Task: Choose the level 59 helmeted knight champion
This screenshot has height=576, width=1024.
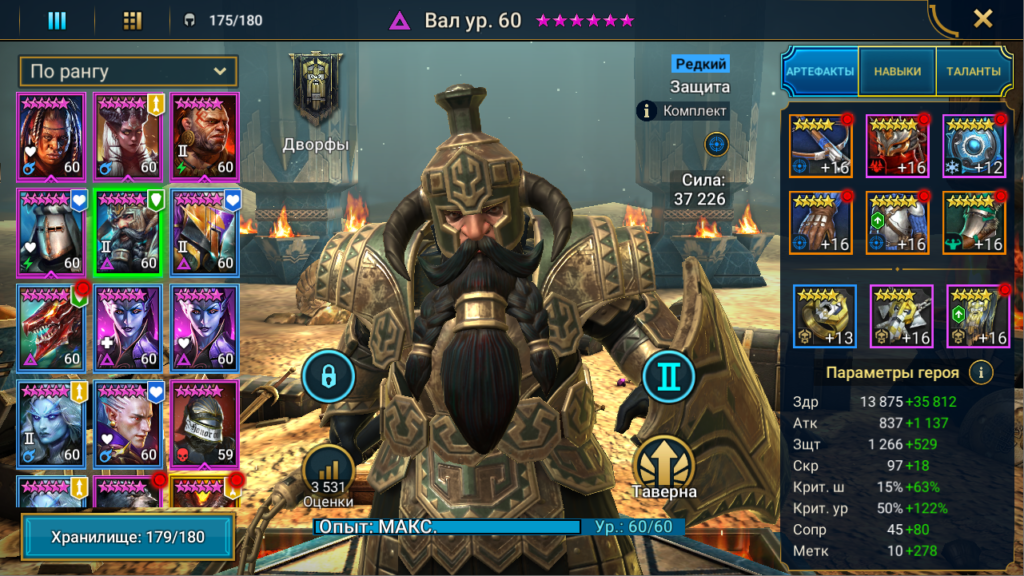Action: [203, 423]
